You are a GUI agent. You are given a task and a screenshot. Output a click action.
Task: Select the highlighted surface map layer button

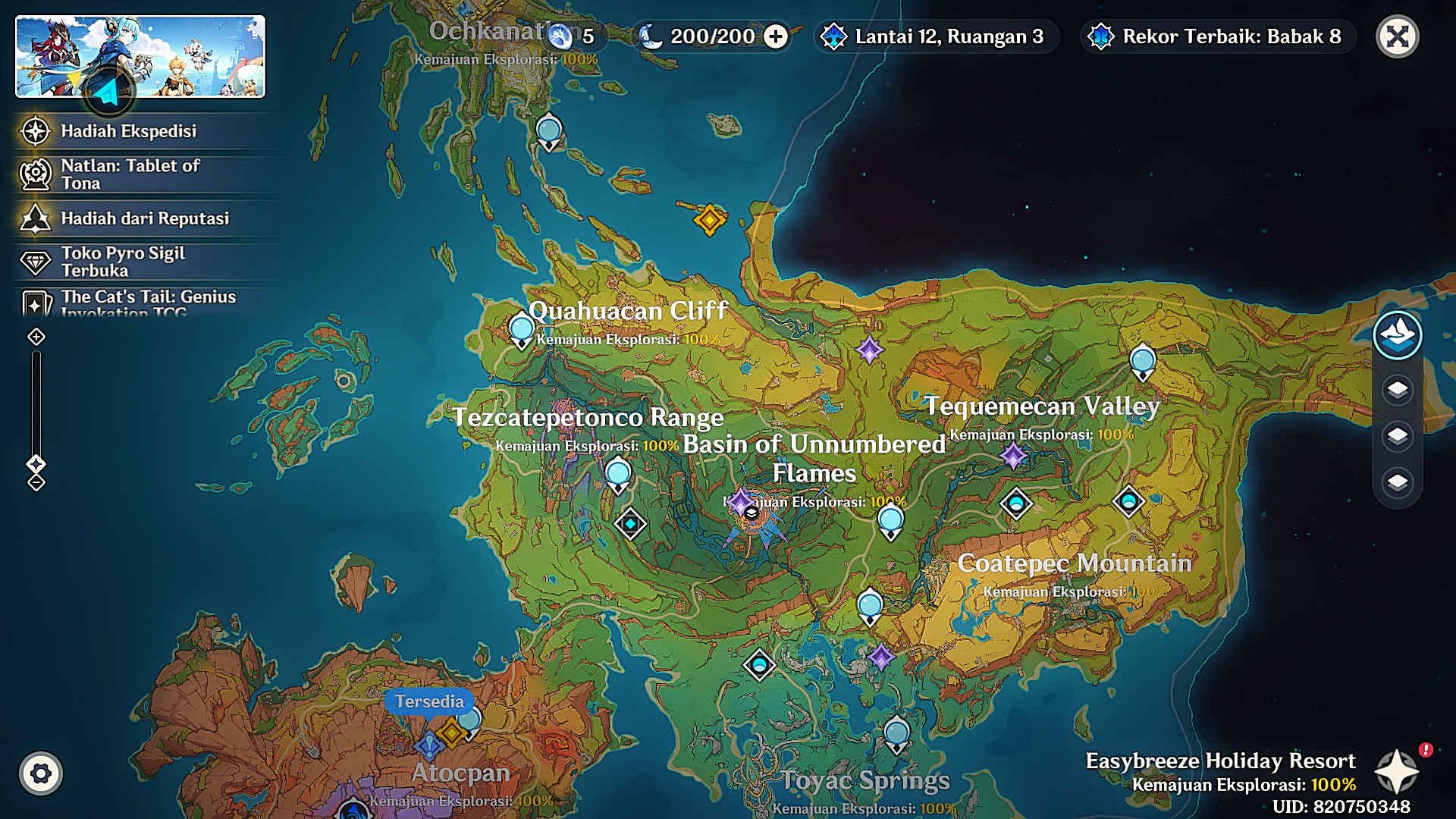coord(1397,334)
